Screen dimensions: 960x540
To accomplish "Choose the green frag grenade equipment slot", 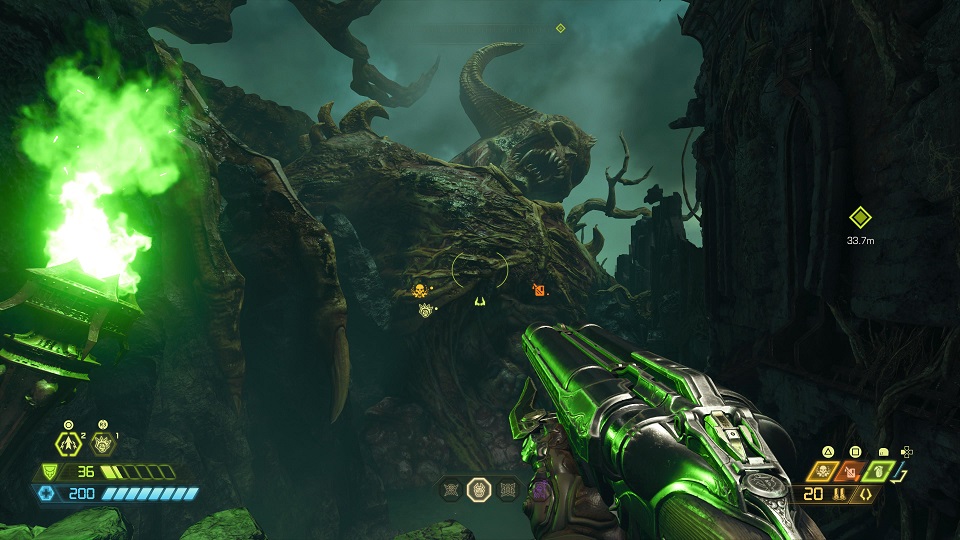I will 880,471.
